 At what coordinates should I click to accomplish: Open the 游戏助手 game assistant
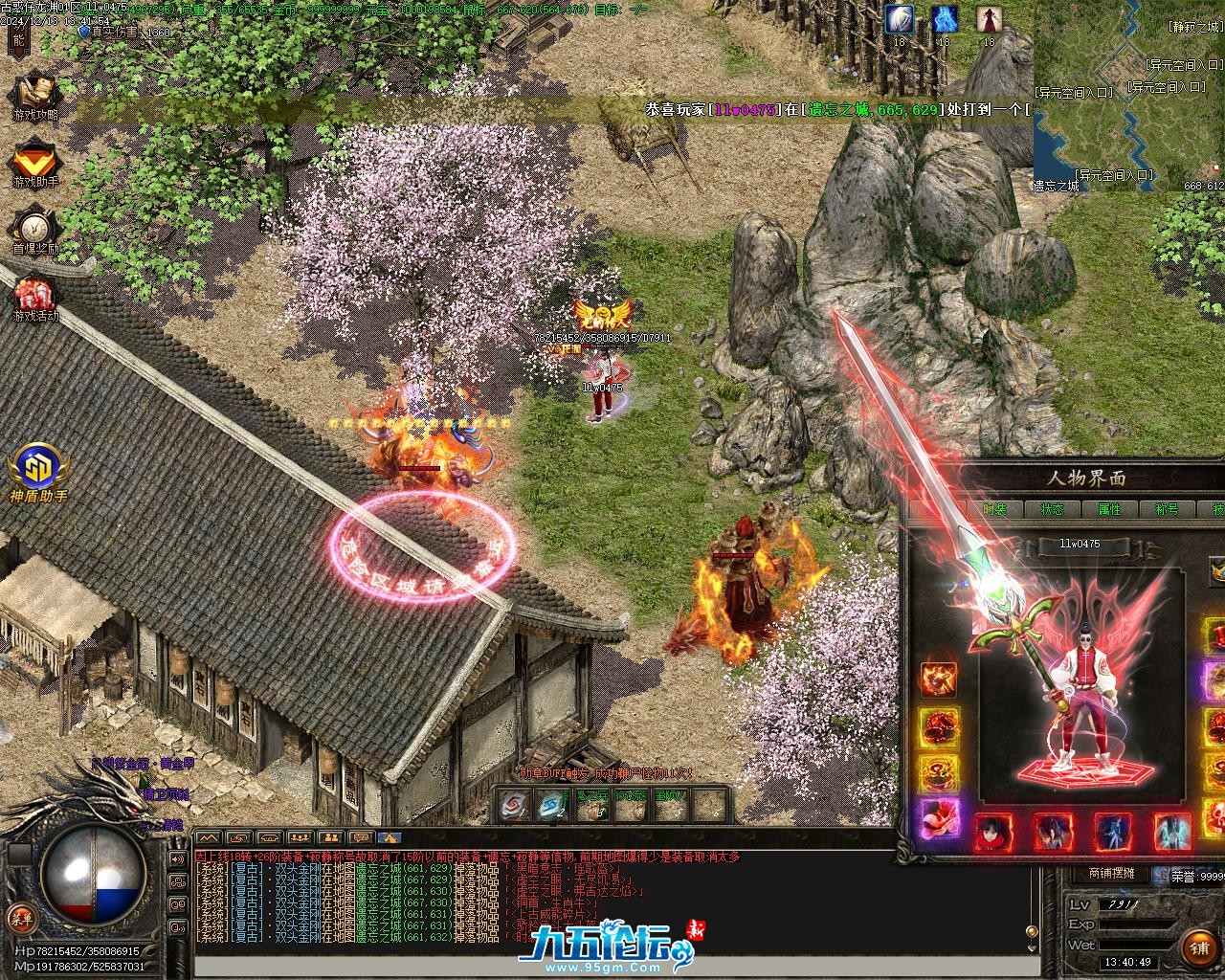coord(35,161)
